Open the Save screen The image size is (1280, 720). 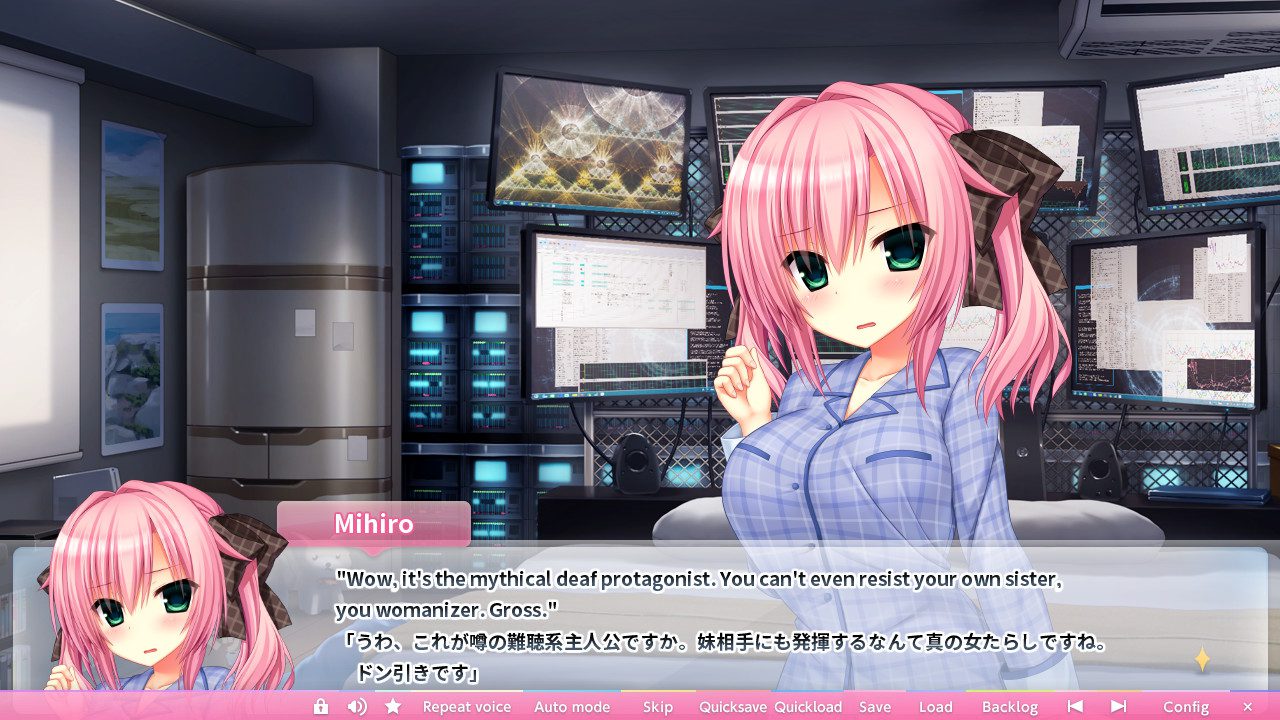pos(875,706)
